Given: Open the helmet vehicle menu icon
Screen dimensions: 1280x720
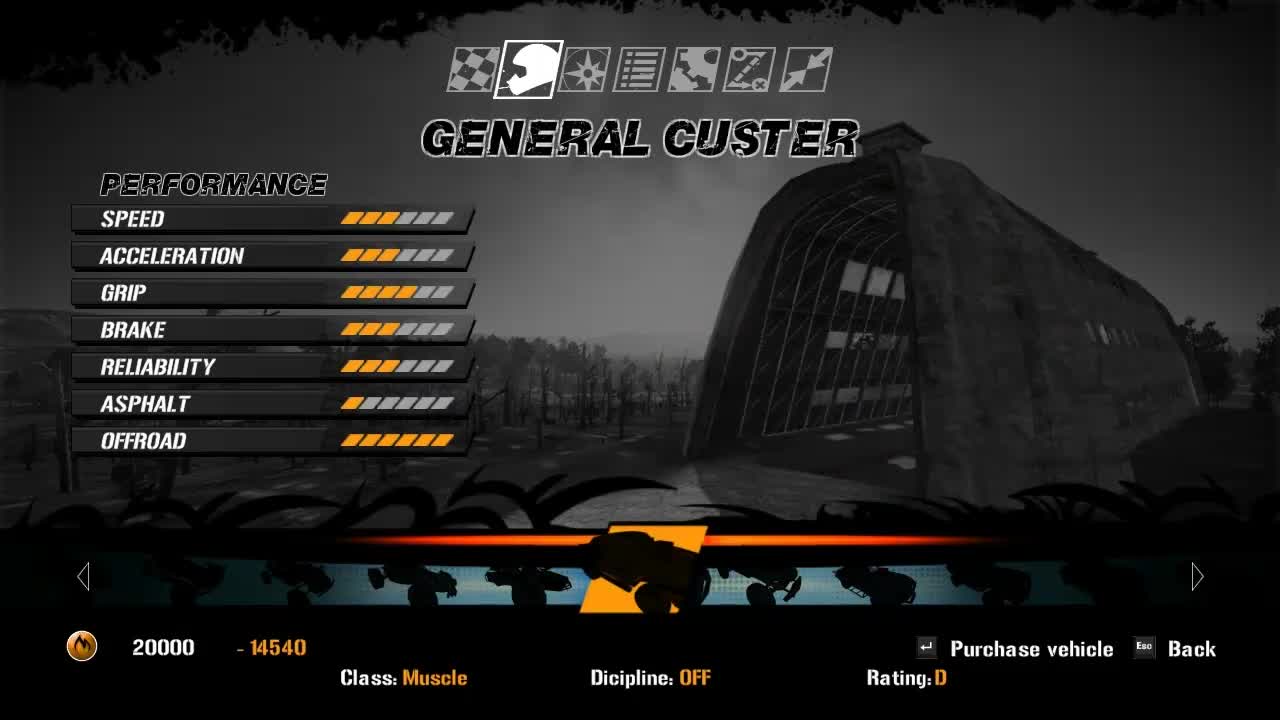Looking at the screenshot, I should (x=530, y=70).
